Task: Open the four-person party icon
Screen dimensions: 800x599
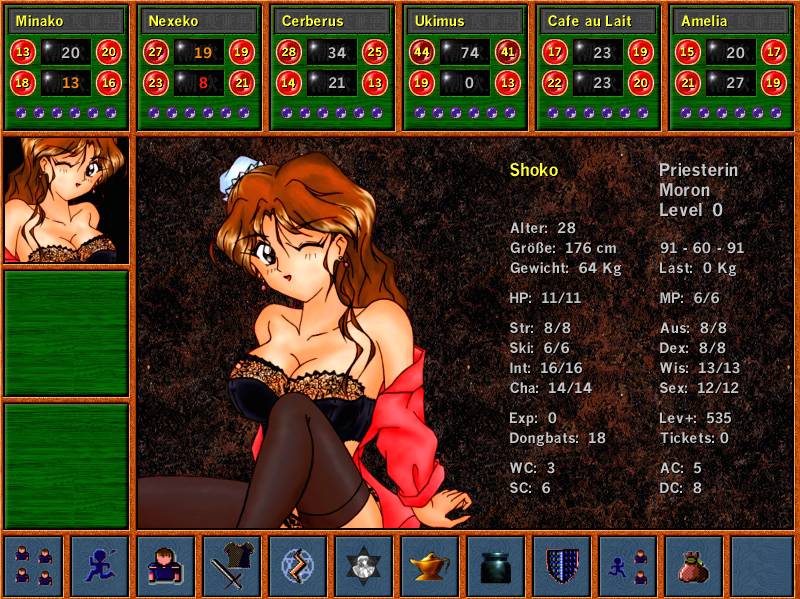Action: pyautogui.click(x=34, y=566)
